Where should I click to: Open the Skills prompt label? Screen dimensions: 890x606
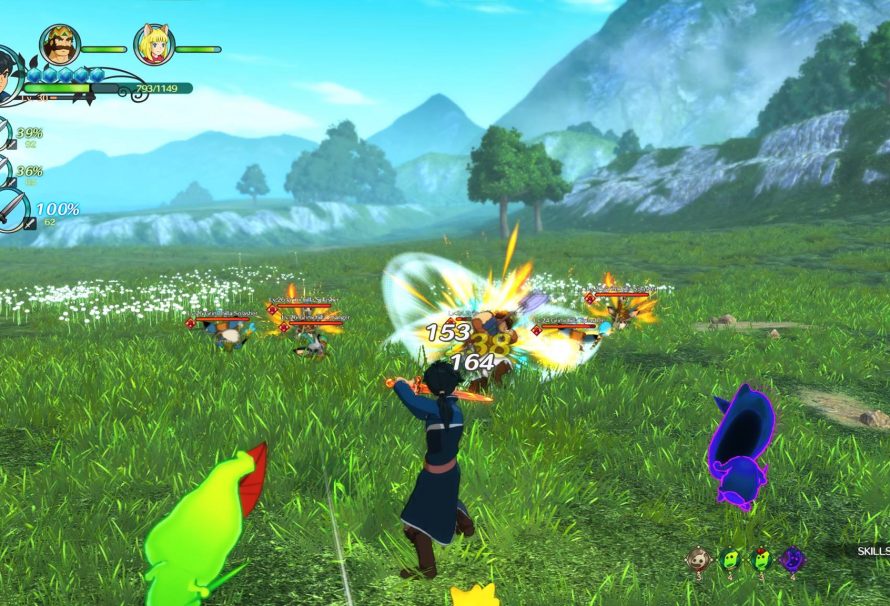[872, 551]
